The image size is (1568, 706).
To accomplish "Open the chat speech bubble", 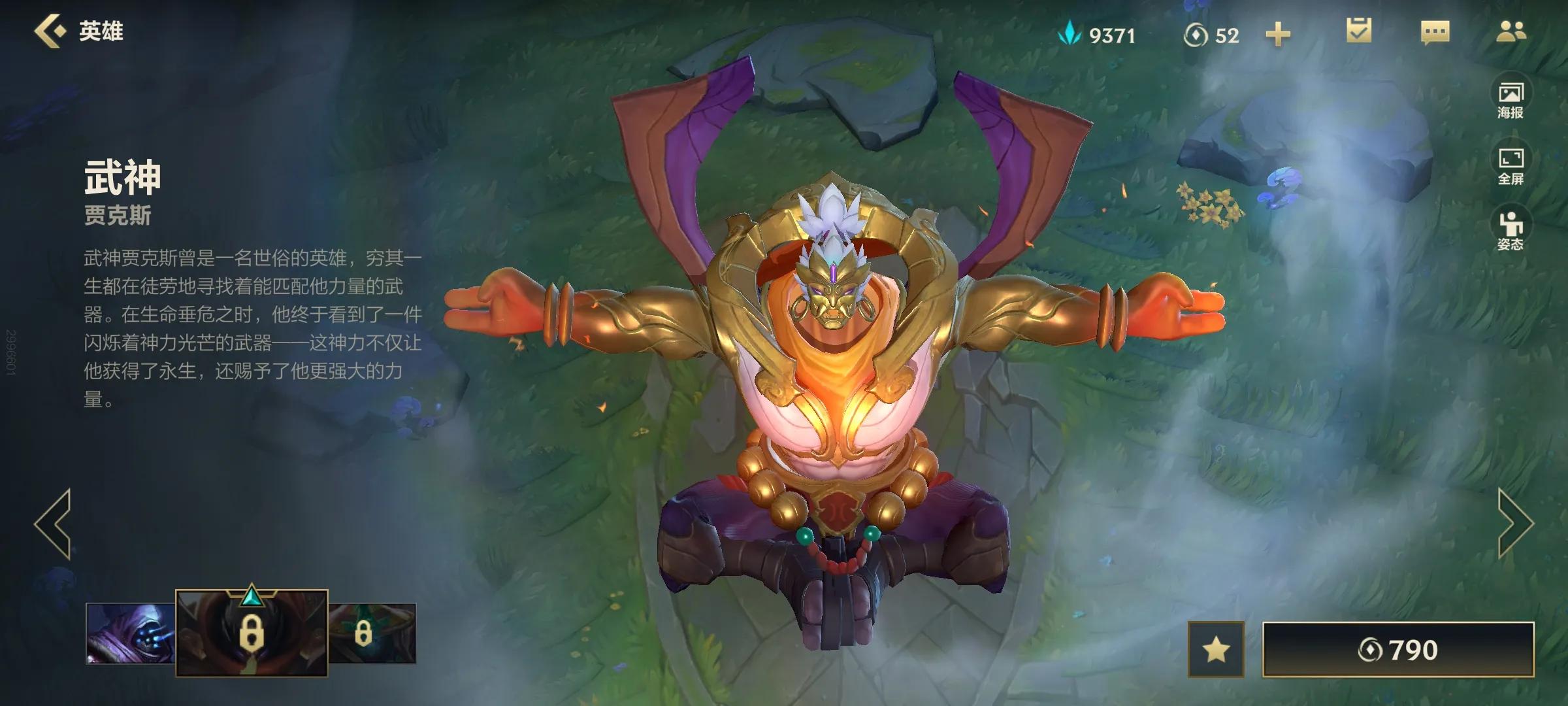I will pyautogui.click(x=1435, y=33).
